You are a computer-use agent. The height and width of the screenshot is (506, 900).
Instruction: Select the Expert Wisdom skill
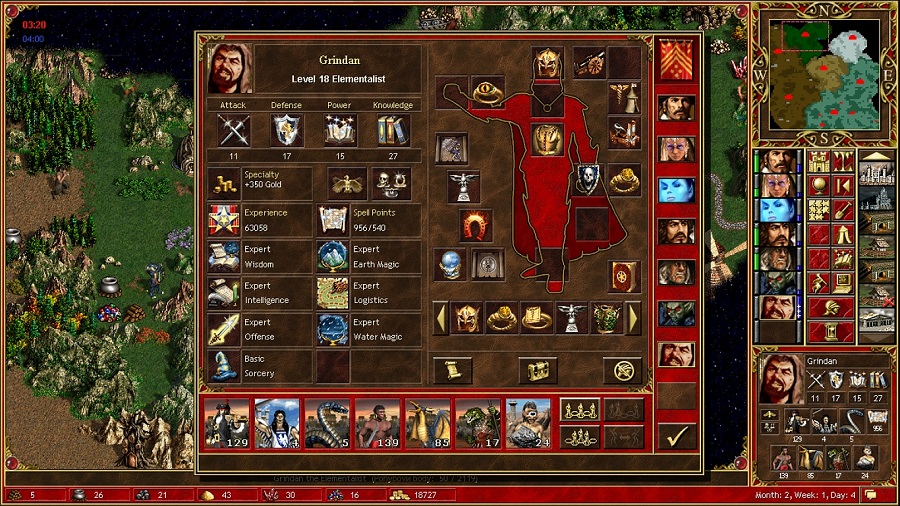point(223,256)
